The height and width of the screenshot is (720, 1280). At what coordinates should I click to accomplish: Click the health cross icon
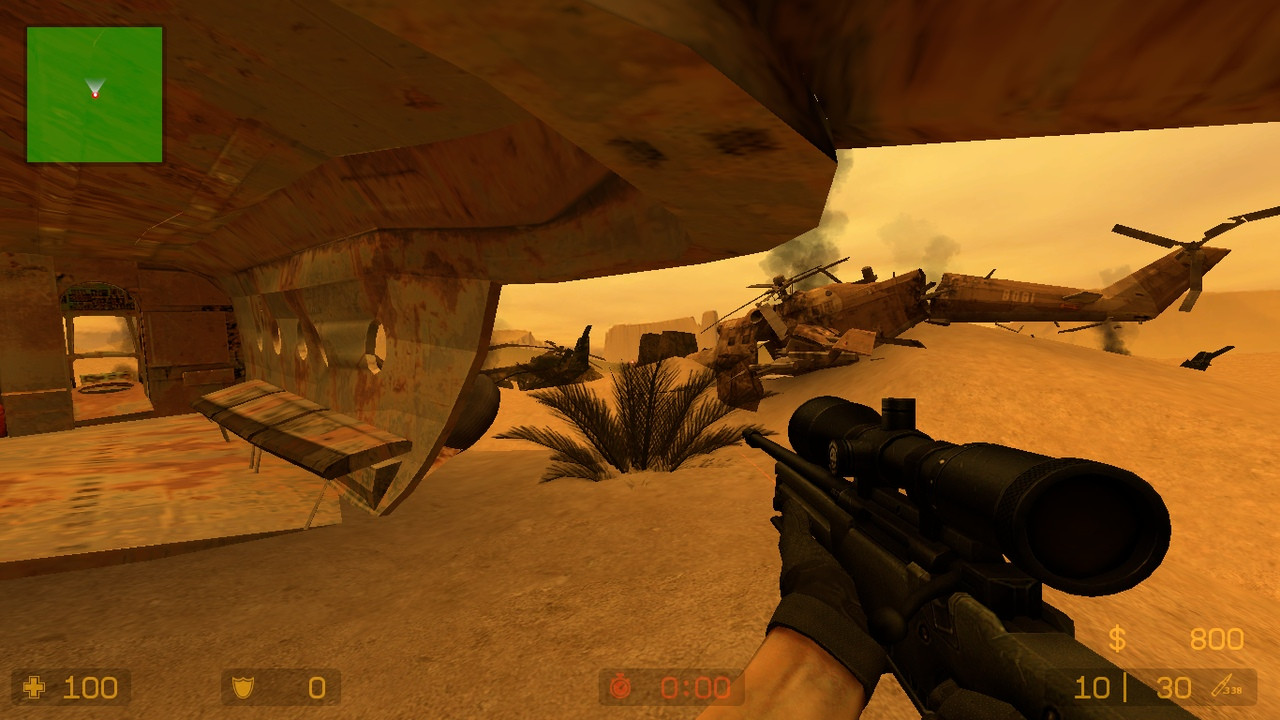36,688
